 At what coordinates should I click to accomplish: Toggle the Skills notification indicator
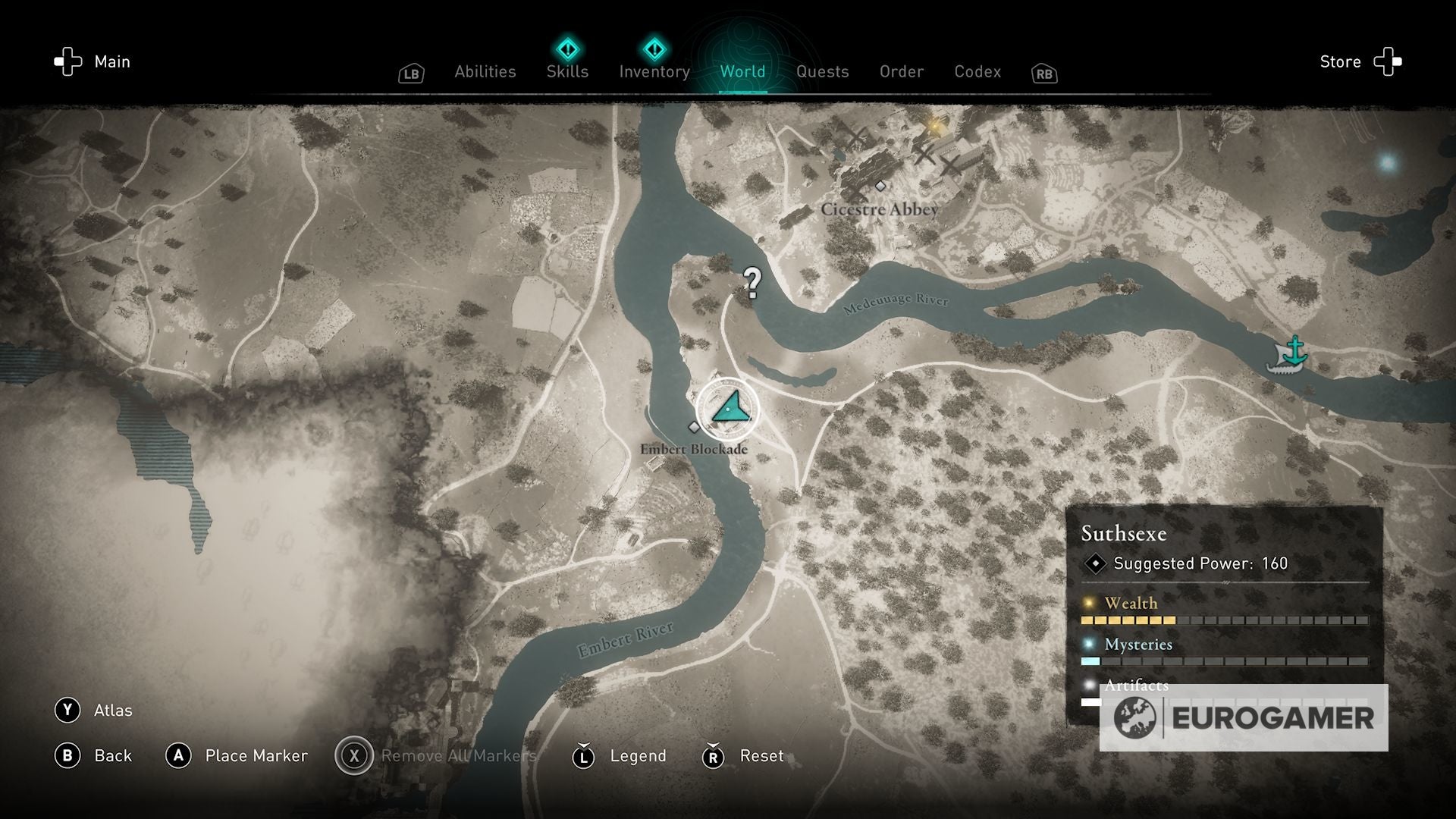tap(567, 49)
